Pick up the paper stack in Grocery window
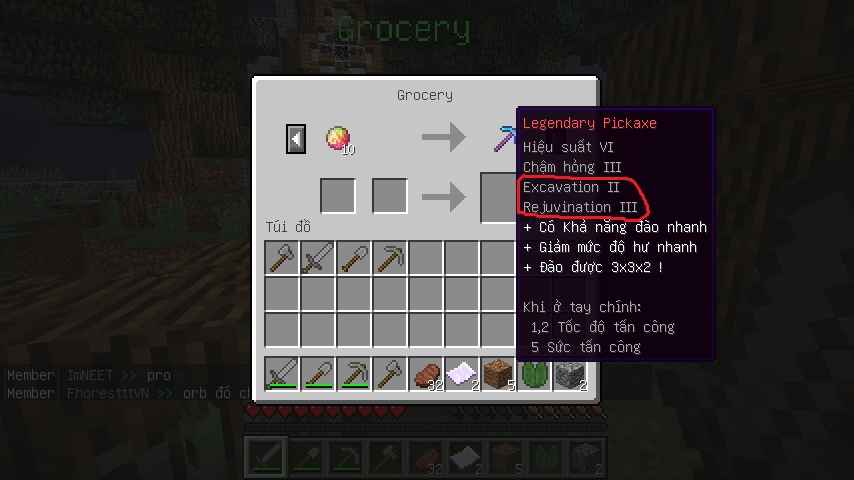 [x=462, y=373]
